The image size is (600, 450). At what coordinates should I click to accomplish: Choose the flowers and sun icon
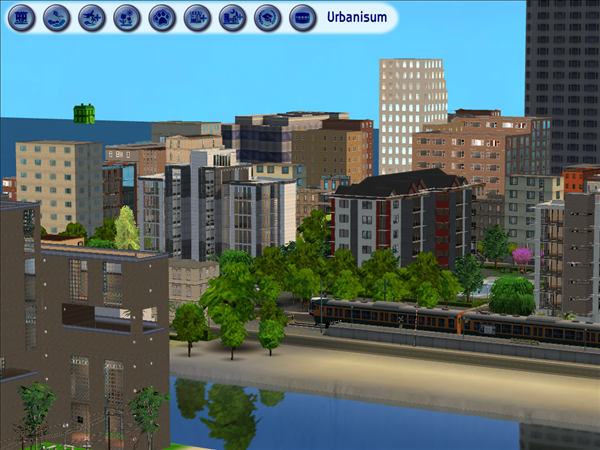tap(127, 18)
